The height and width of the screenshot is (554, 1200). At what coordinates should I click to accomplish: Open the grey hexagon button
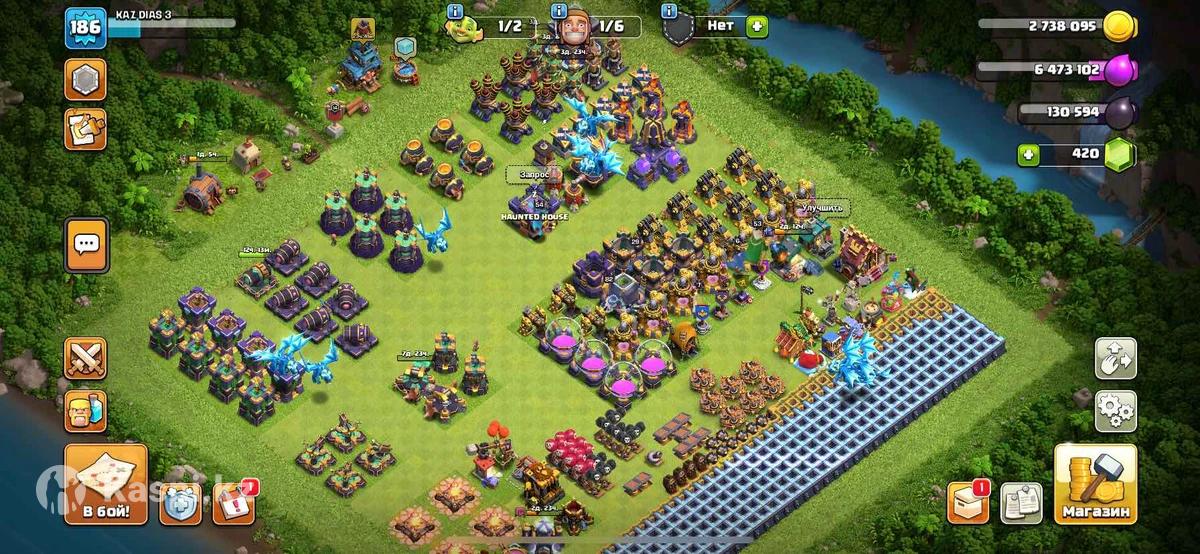tap(86, 79)
